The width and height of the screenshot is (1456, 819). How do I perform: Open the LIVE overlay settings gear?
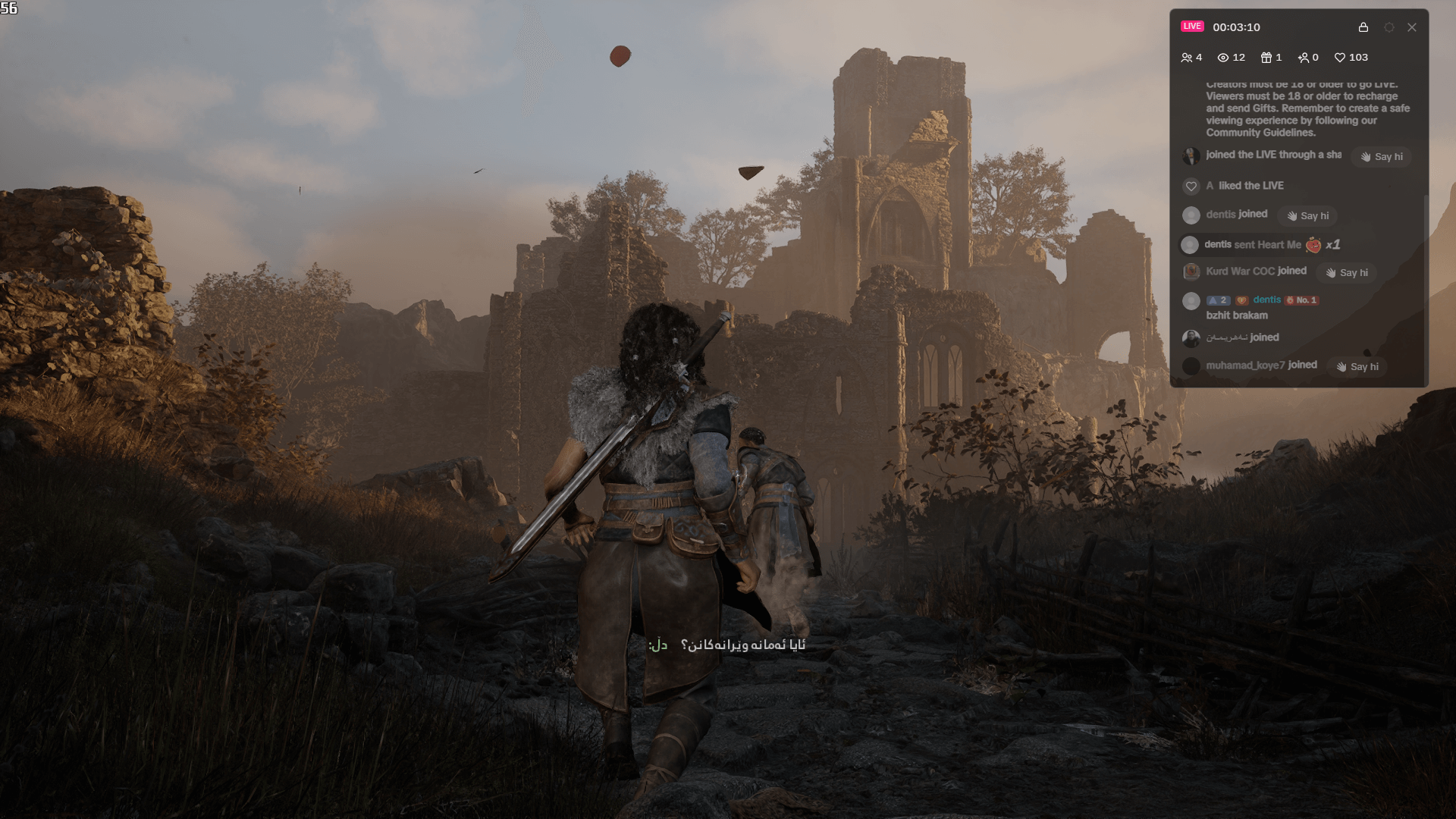coord(1389,27)
